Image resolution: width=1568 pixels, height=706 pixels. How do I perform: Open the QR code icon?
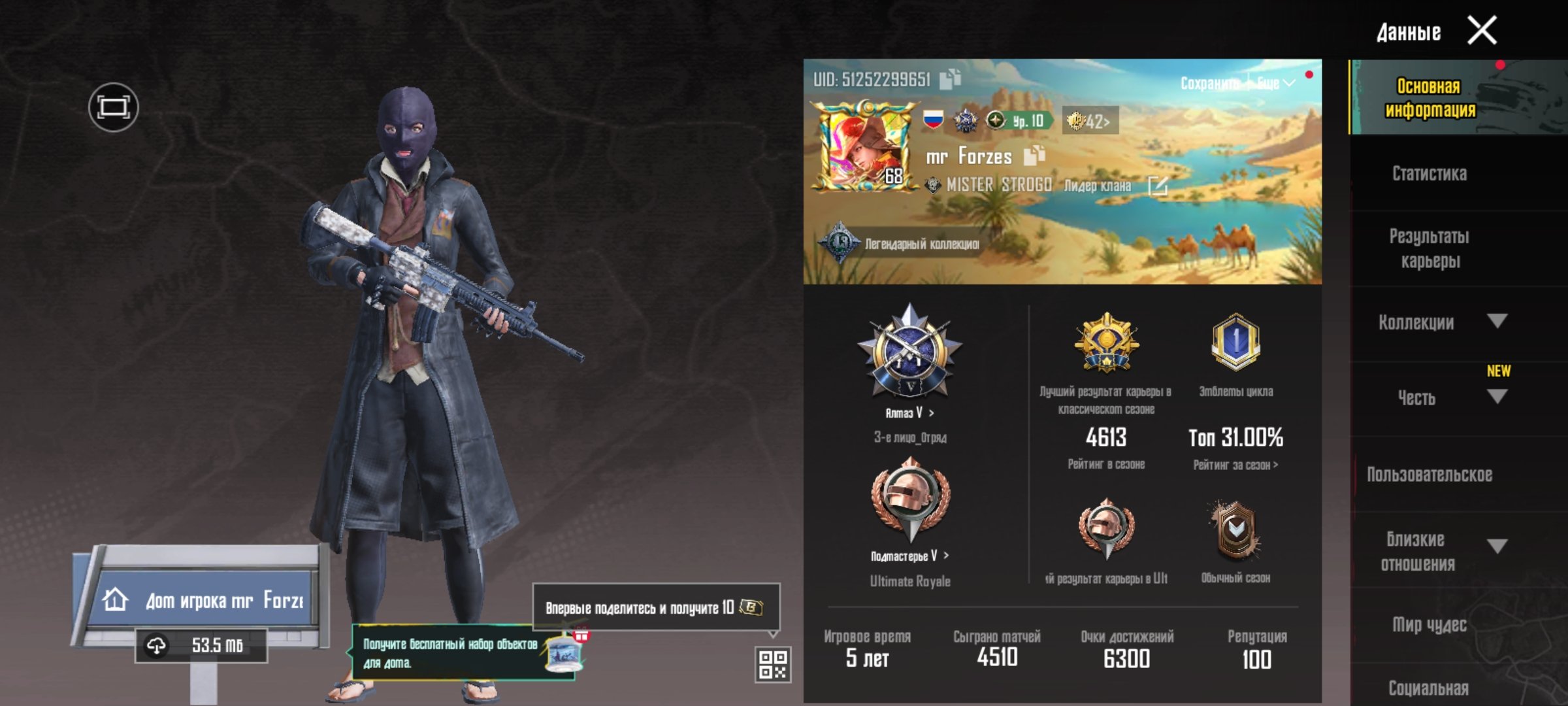tap(772, 664)
